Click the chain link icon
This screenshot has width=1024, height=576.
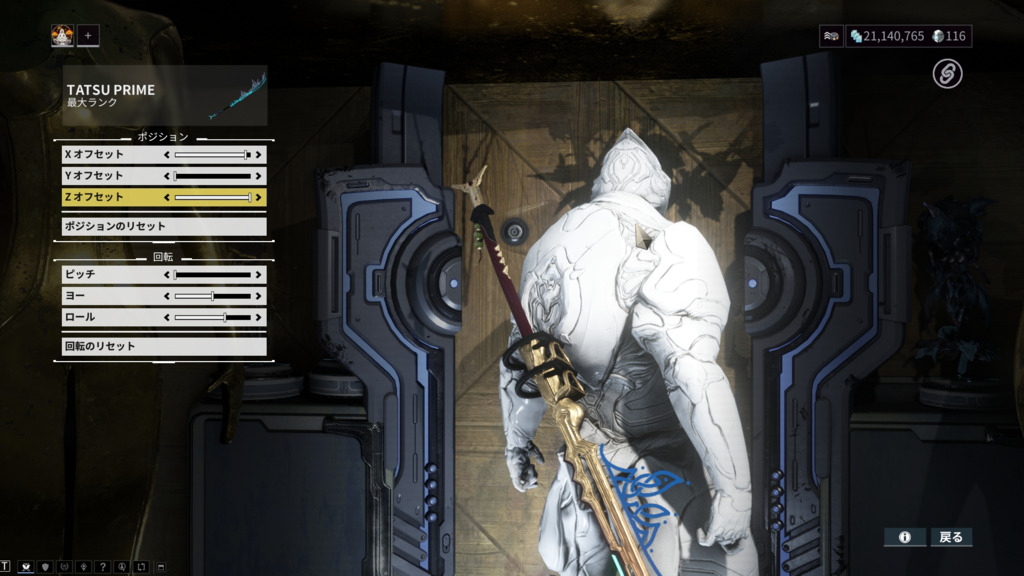(x=947, y=73)
